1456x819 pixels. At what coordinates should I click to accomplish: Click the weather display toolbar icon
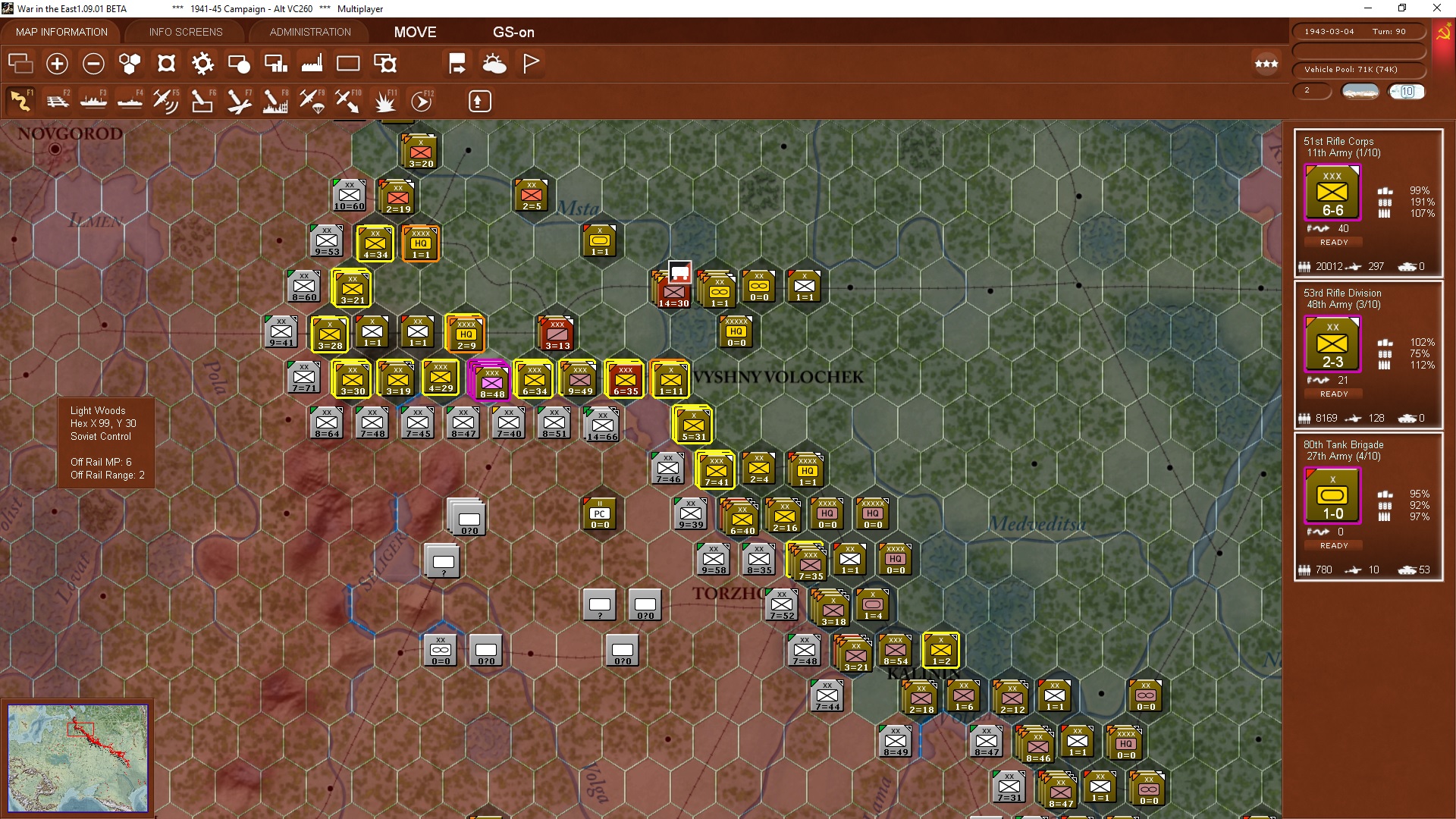[x=494, y=64]
